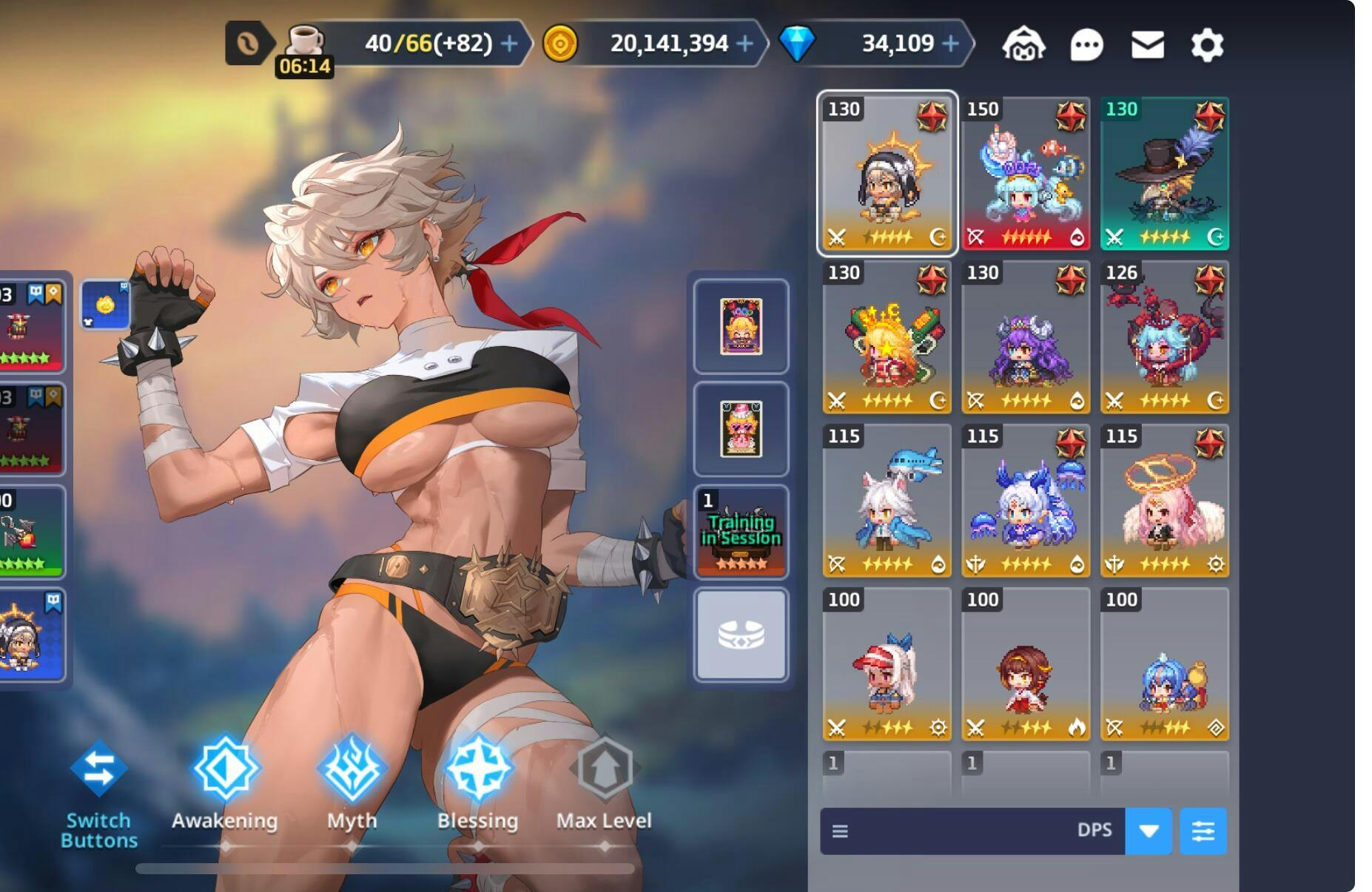Open the Myth upgrade
Viewport: 1372px width, 892px height.
352,784
